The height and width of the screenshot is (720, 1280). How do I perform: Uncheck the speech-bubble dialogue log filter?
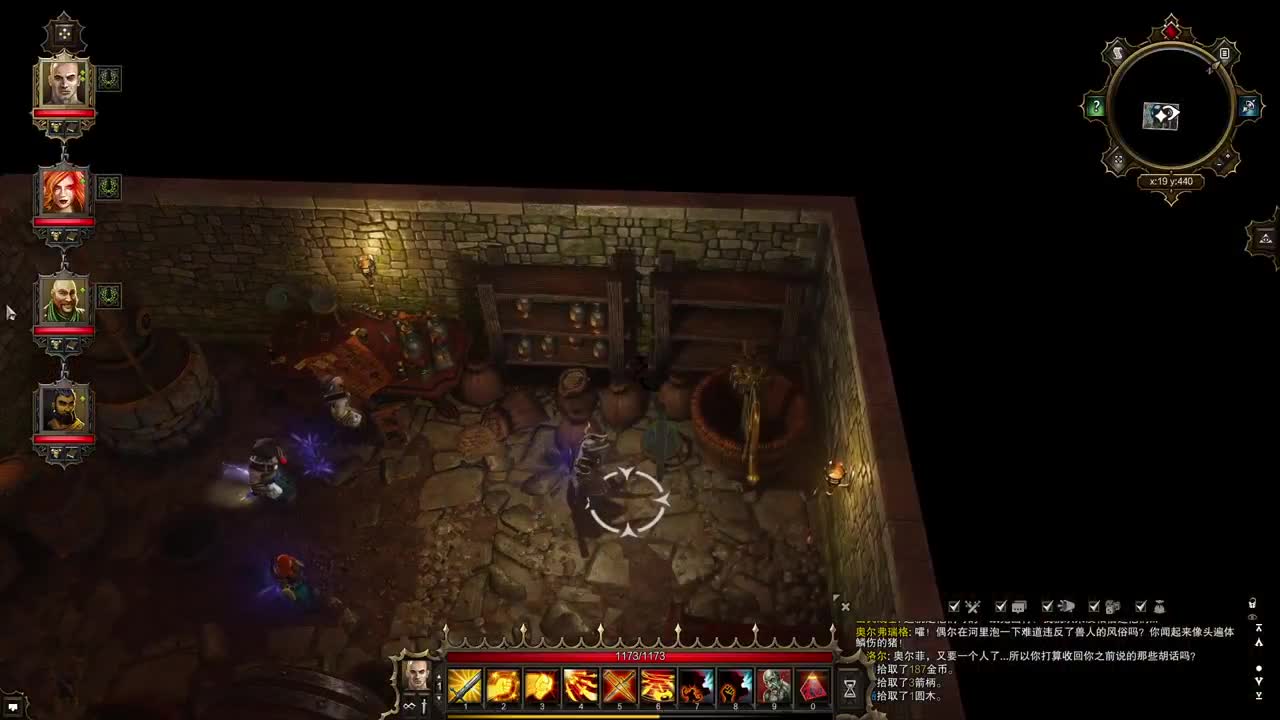tap(999, 605)
